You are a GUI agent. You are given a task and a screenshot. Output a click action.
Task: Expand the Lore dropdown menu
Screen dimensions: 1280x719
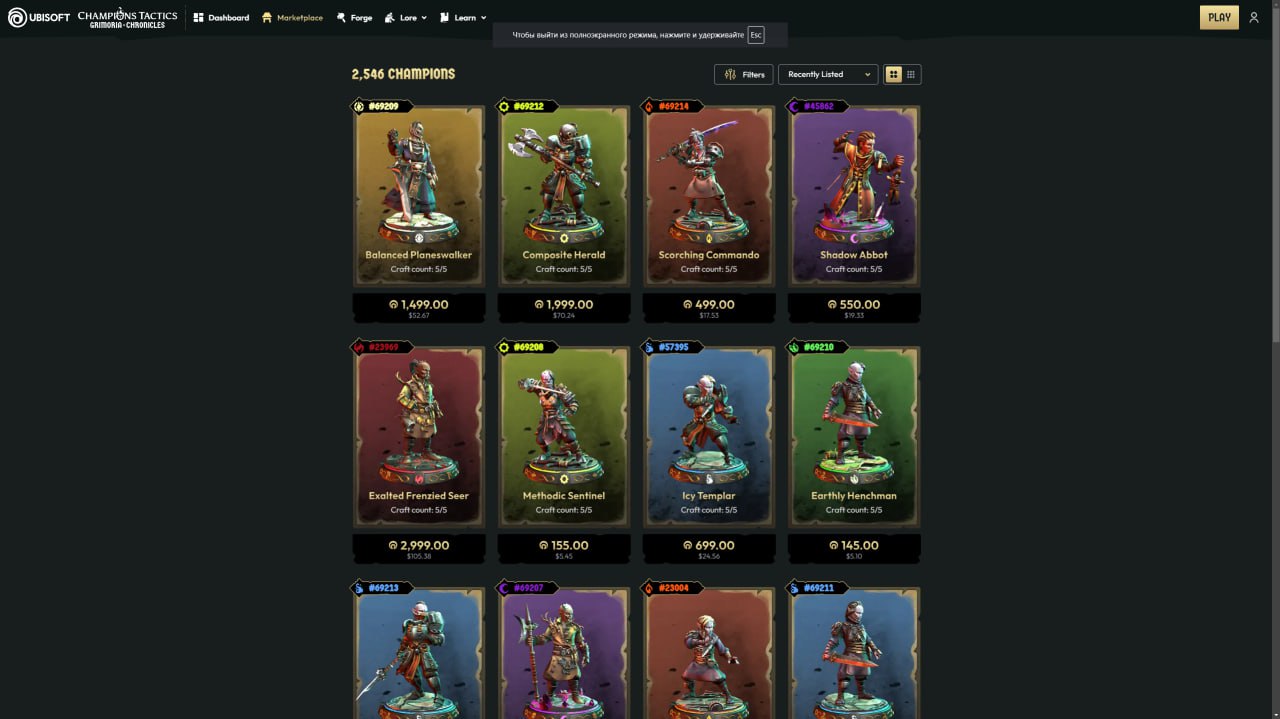(406, 18)
